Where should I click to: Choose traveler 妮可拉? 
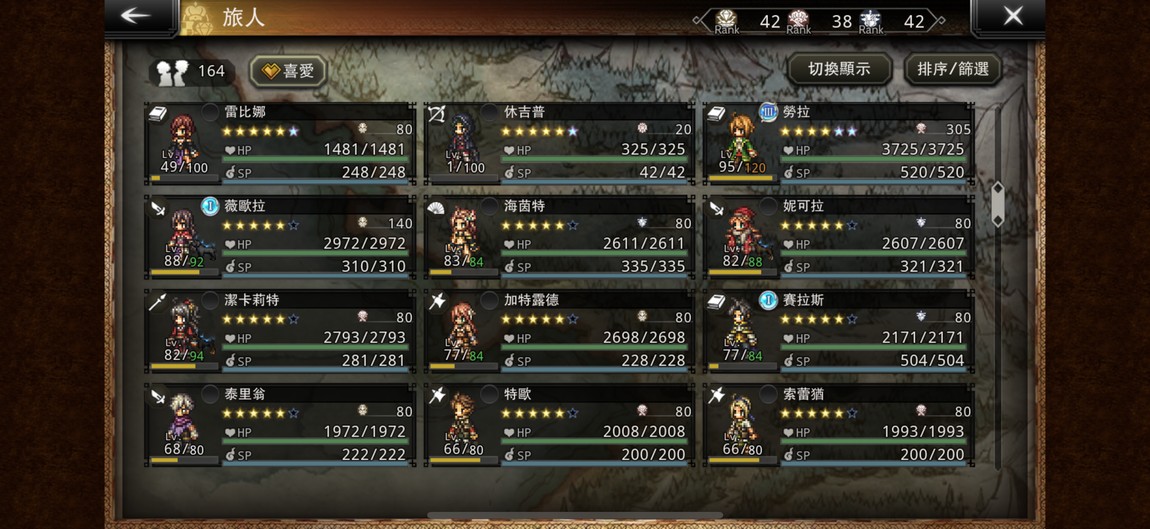(838, 237)
